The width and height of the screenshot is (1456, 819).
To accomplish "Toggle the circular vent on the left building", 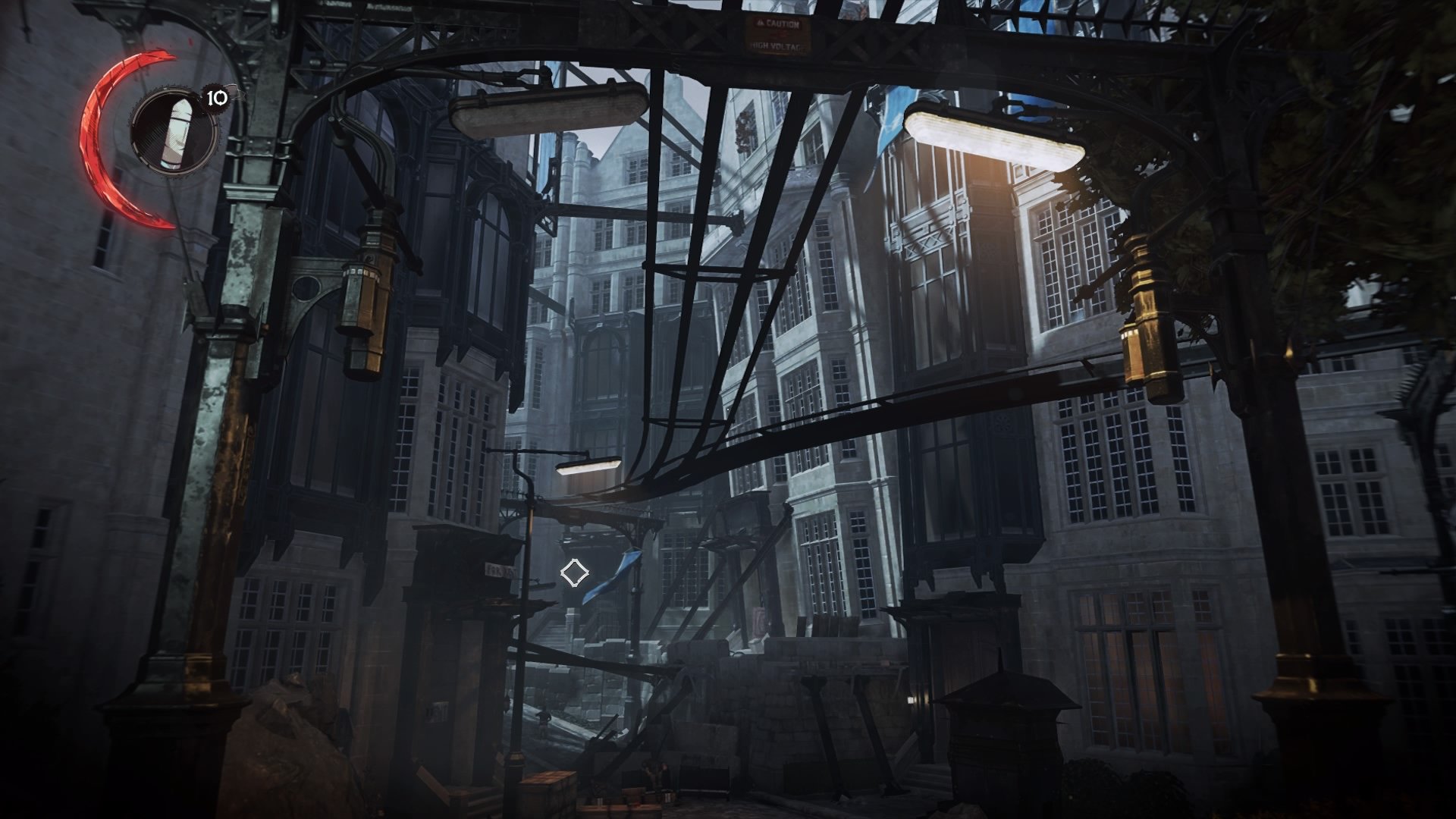I will click(306, 289).
